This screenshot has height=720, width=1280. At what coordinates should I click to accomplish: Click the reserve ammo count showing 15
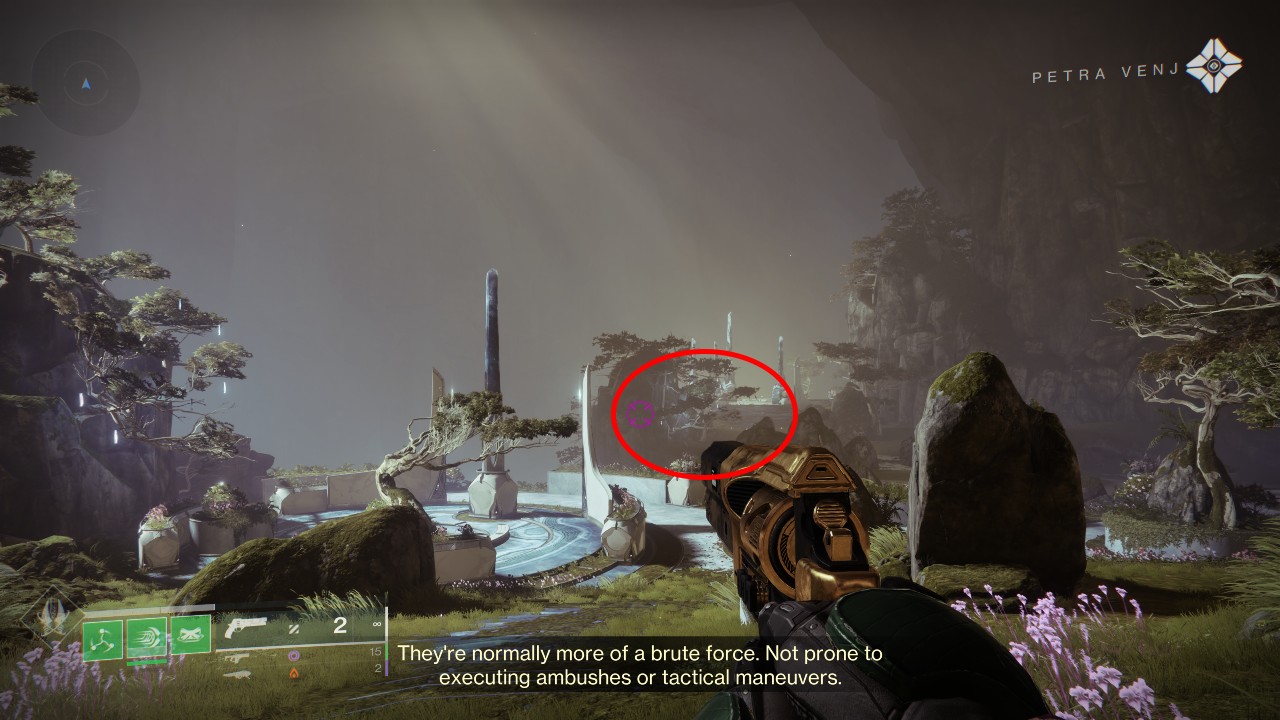click(x=375, y=652)
